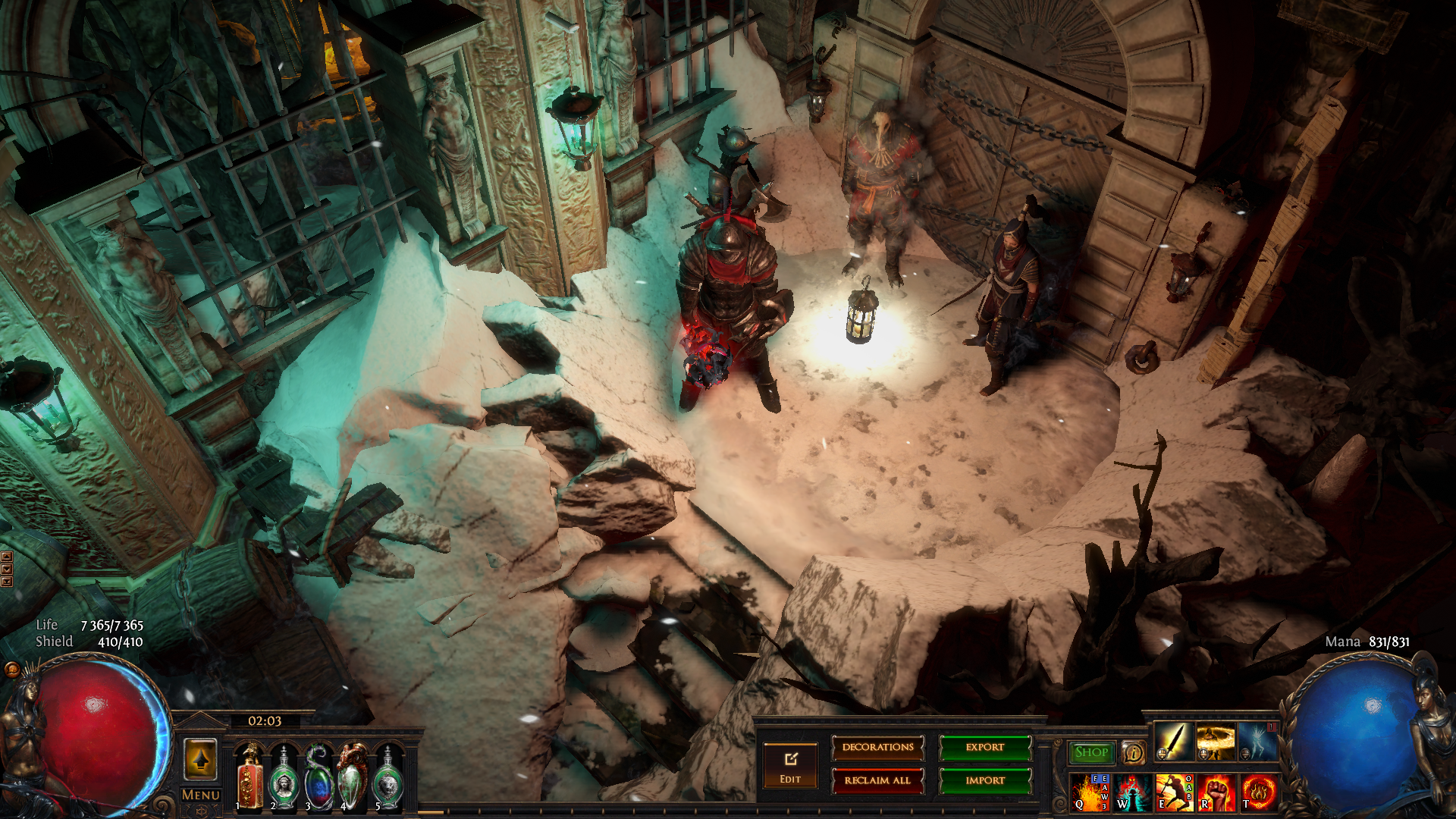Click the golden up-arrow level-up button
Image resolution: width=1456 pixels, height=819 pixels.
[201, 759]
